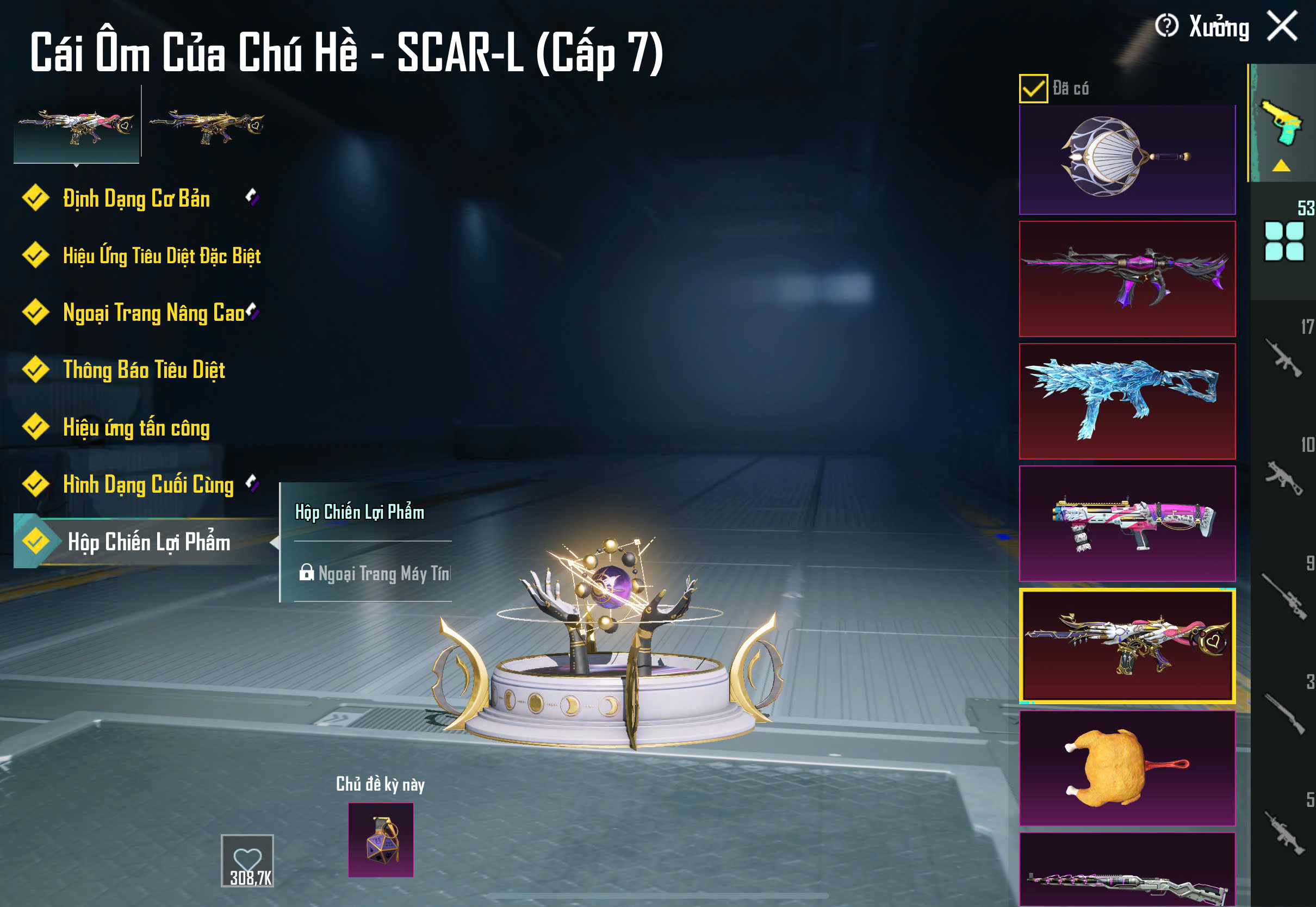Close the weapon workshop screen

tap(1282, 26)
